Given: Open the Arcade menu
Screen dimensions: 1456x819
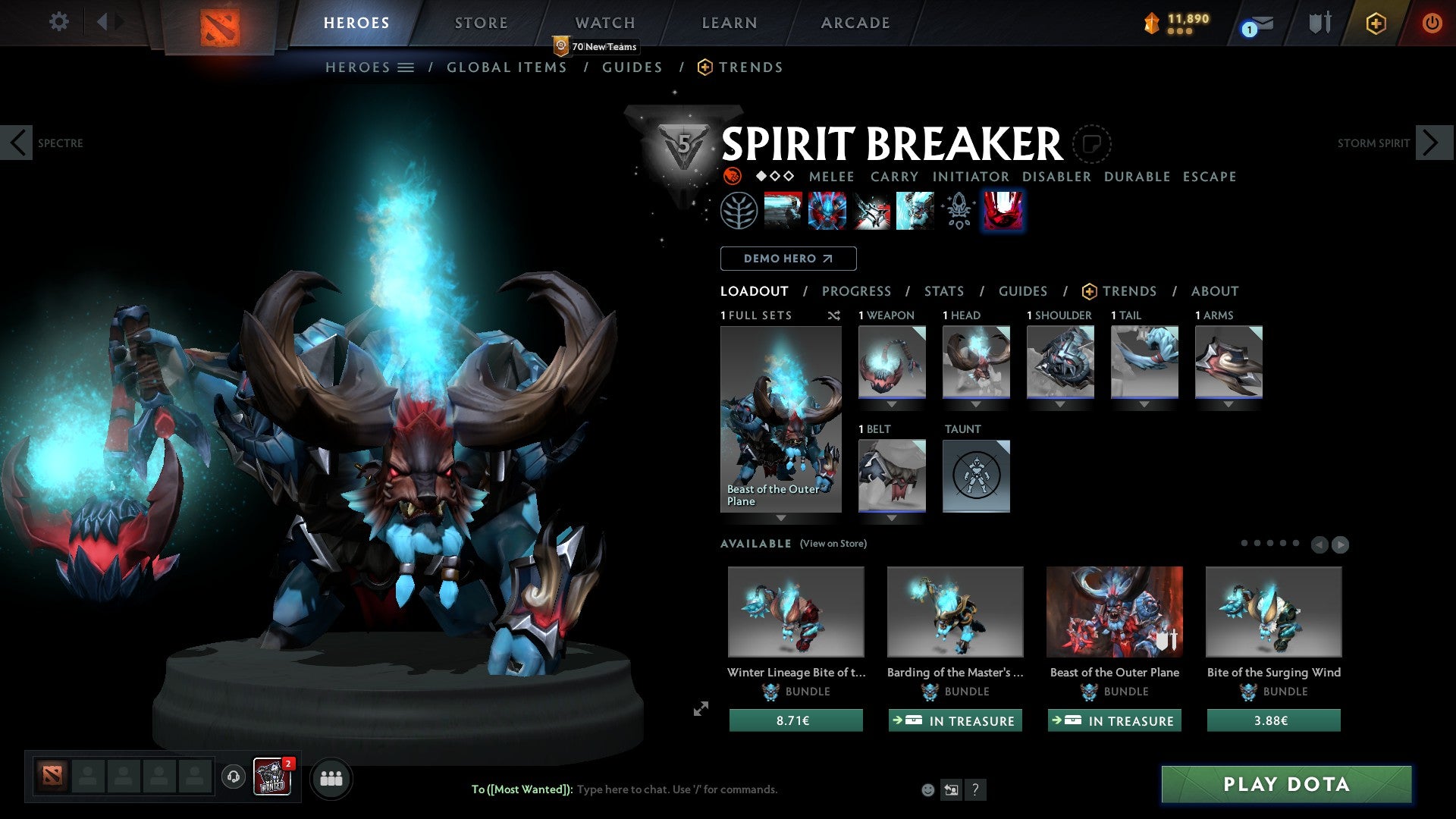Looking at the screenshot, I should pyautogui.click(x=855, y=22).
